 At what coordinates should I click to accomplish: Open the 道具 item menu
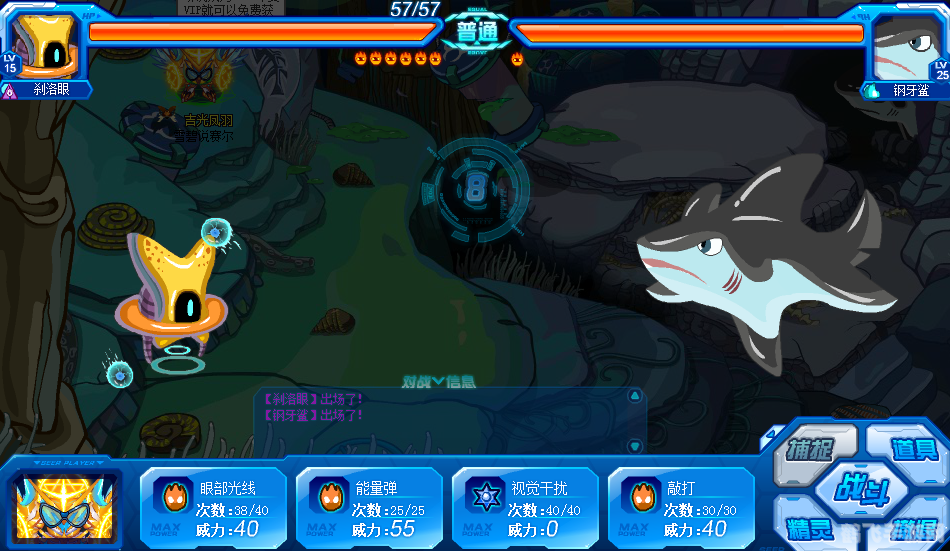tap(910, 448)
